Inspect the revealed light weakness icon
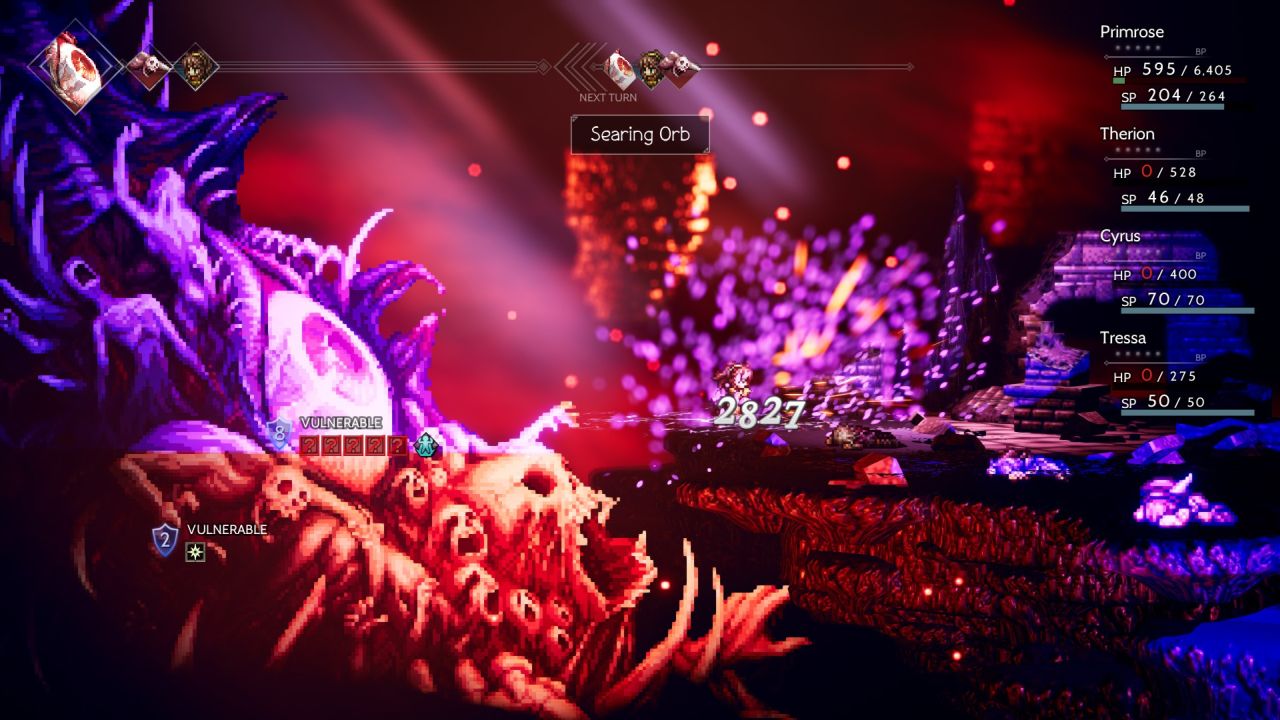The height and width of the screenshot is (720, 1280). tap(195, 551)
